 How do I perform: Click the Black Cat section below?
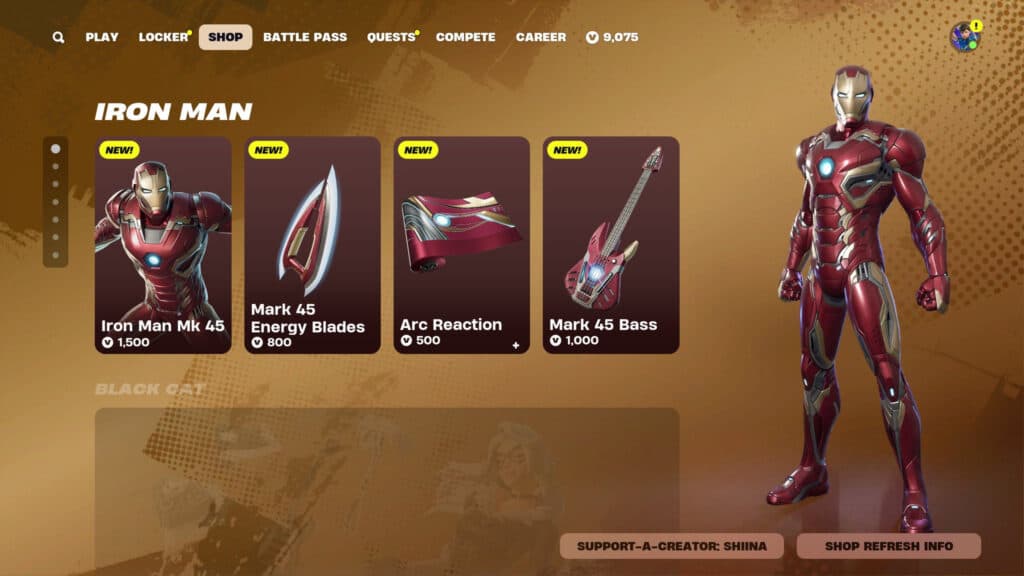387,480
